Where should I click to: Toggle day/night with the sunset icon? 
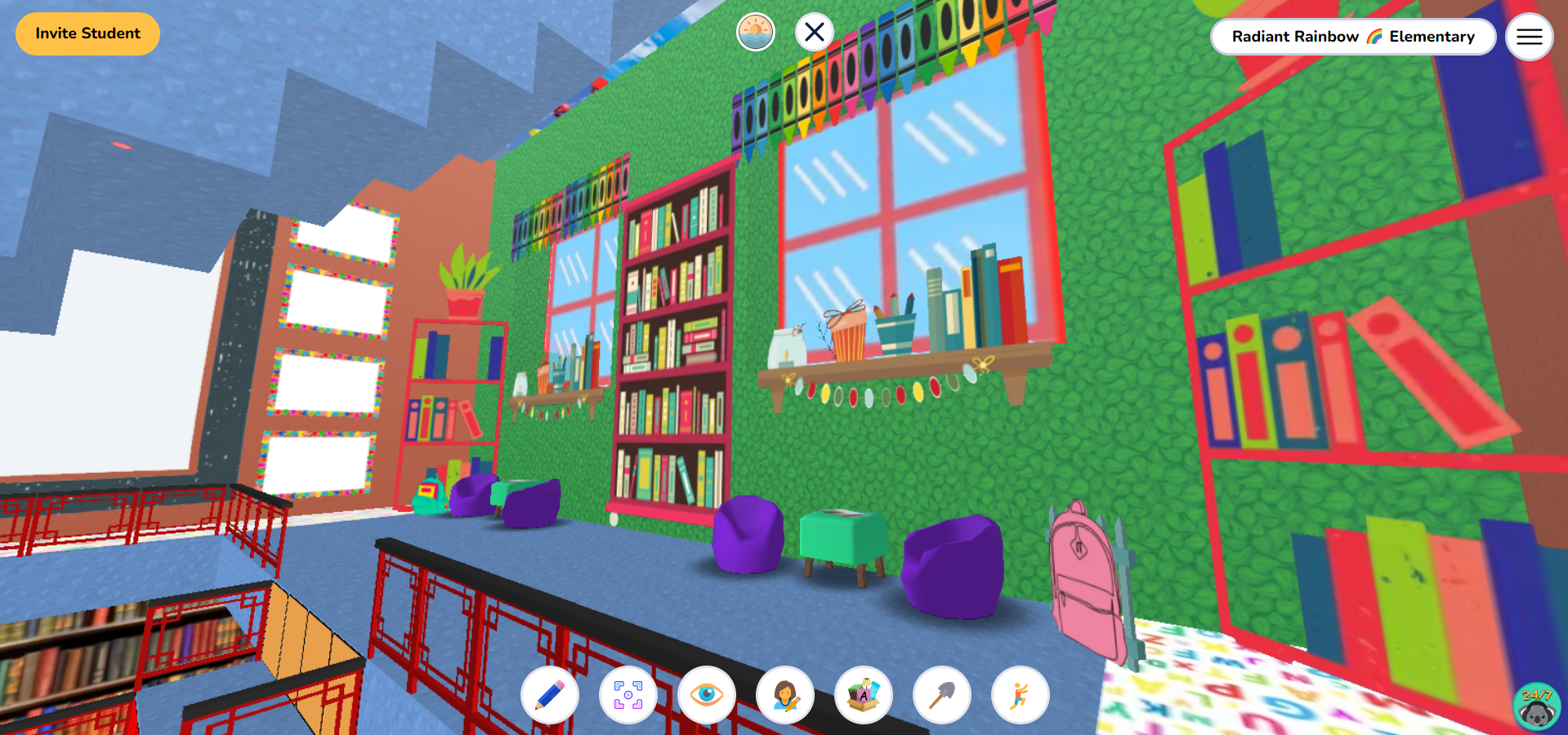[x=755, y=32]
